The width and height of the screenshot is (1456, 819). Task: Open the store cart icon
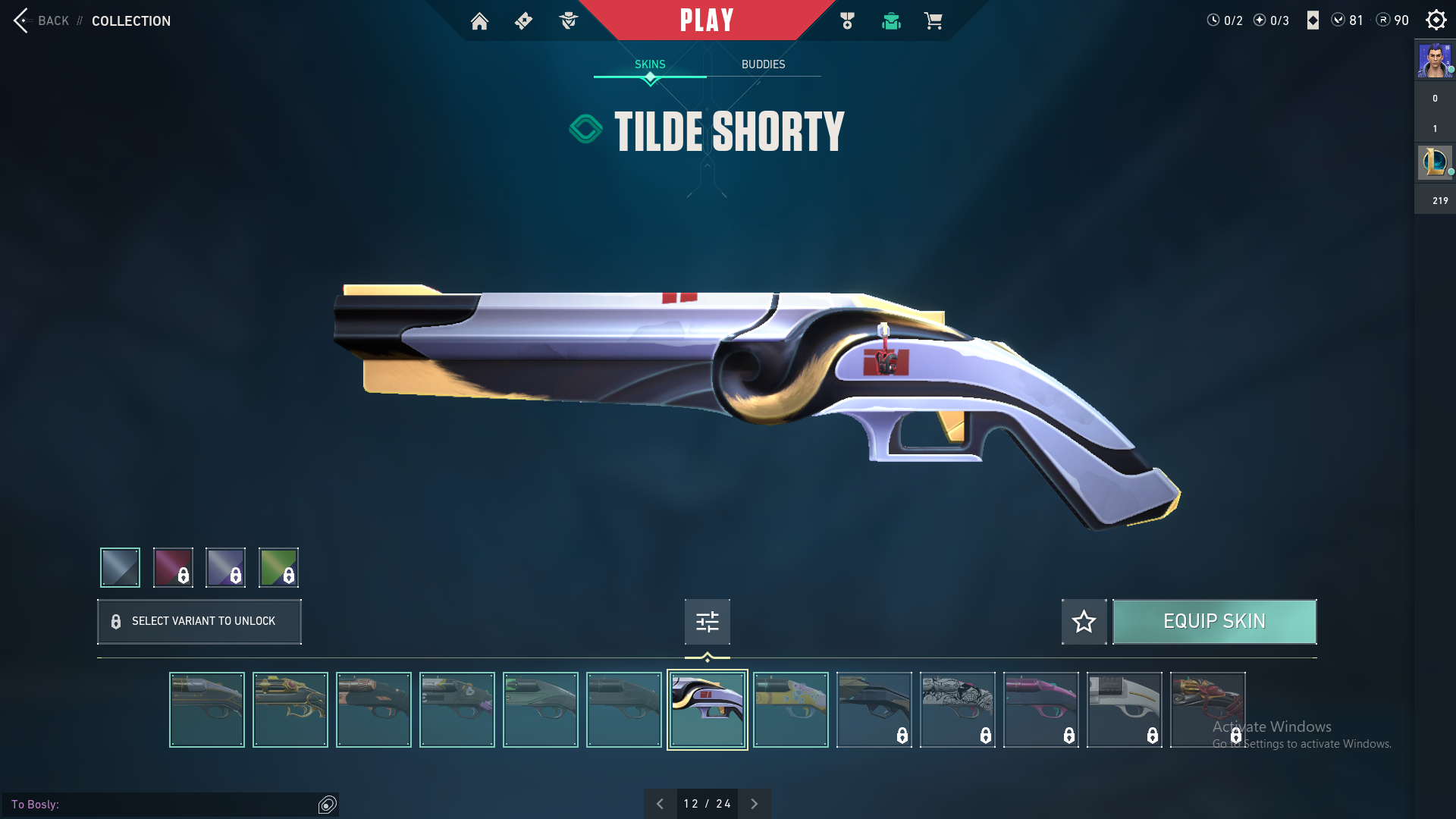(x=933, y=21)
